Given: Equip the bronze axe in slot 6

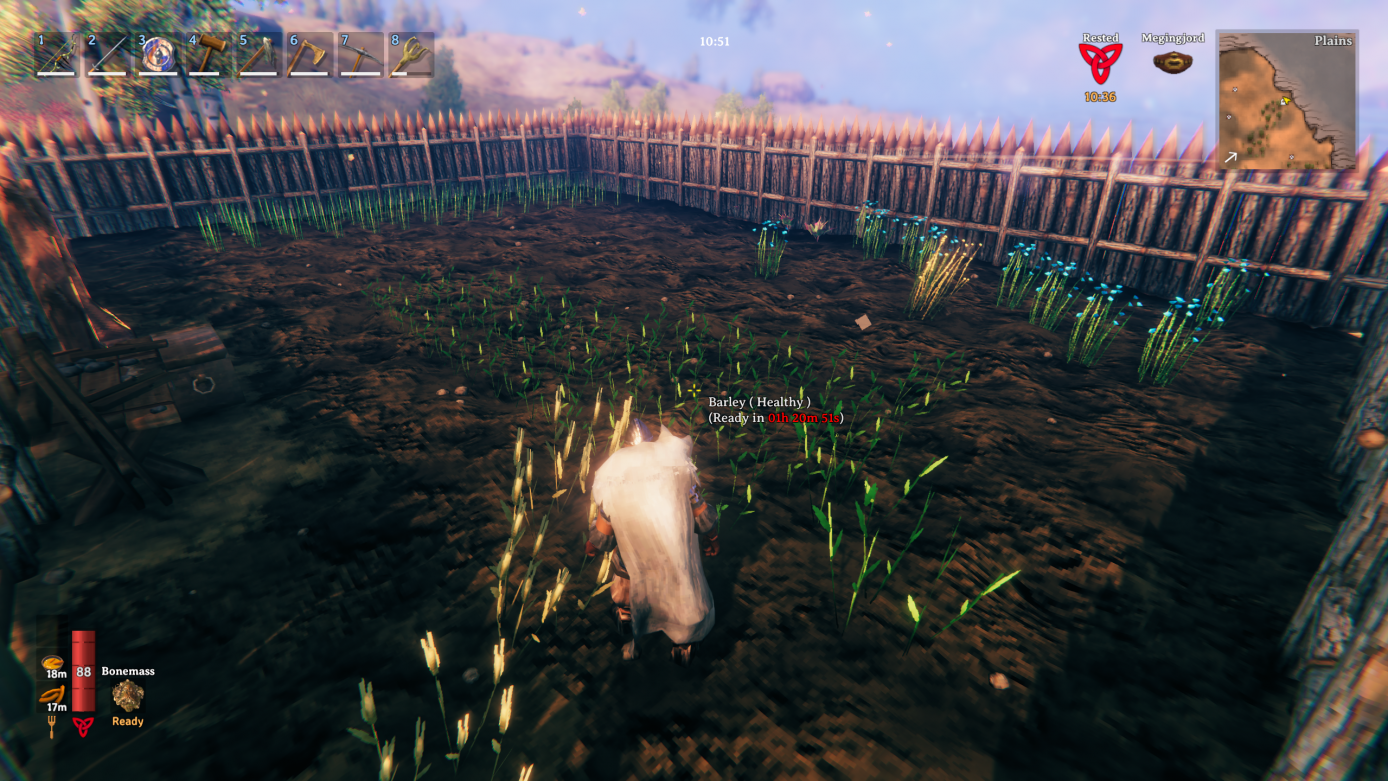Looking at the screenshot, I should pyautogui.click(x=305, y=55).
